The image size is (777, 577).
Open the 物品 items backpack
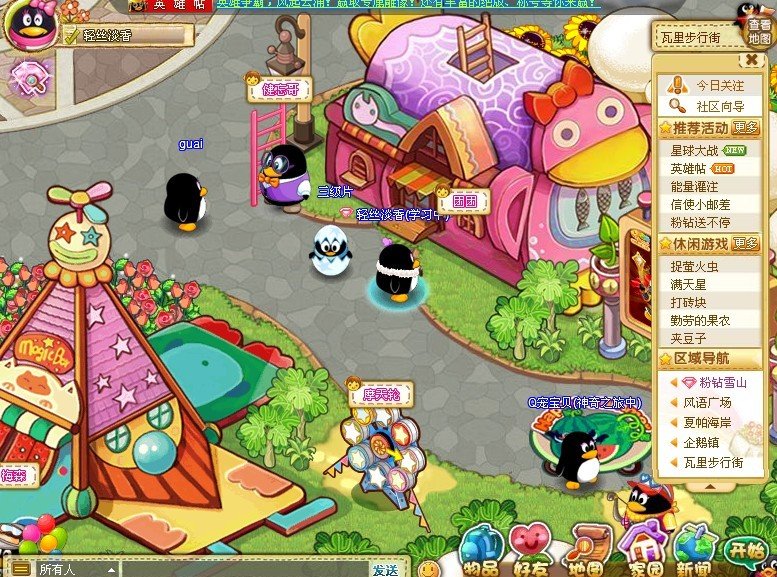[x=479, y=549]
